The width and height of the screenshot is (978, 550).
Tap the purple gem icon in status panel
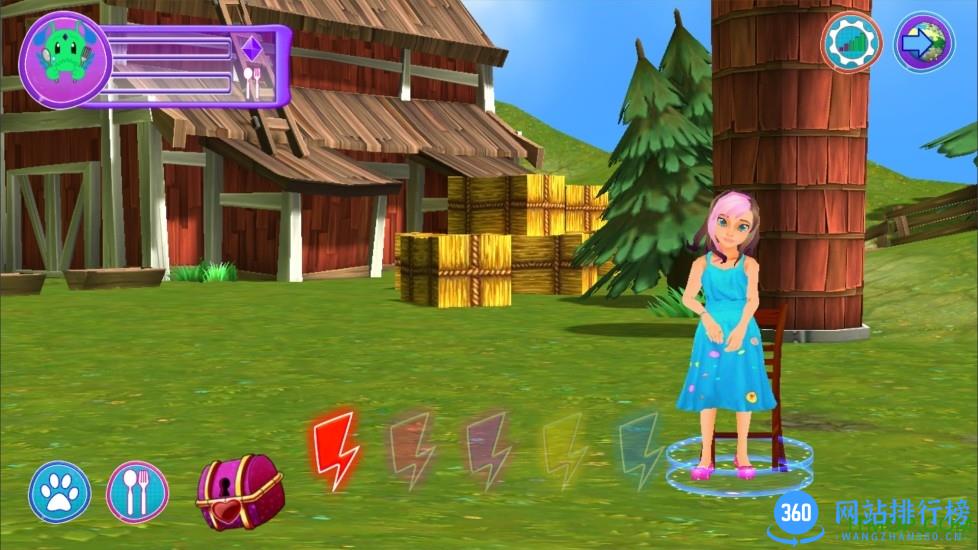click(251, 48)
